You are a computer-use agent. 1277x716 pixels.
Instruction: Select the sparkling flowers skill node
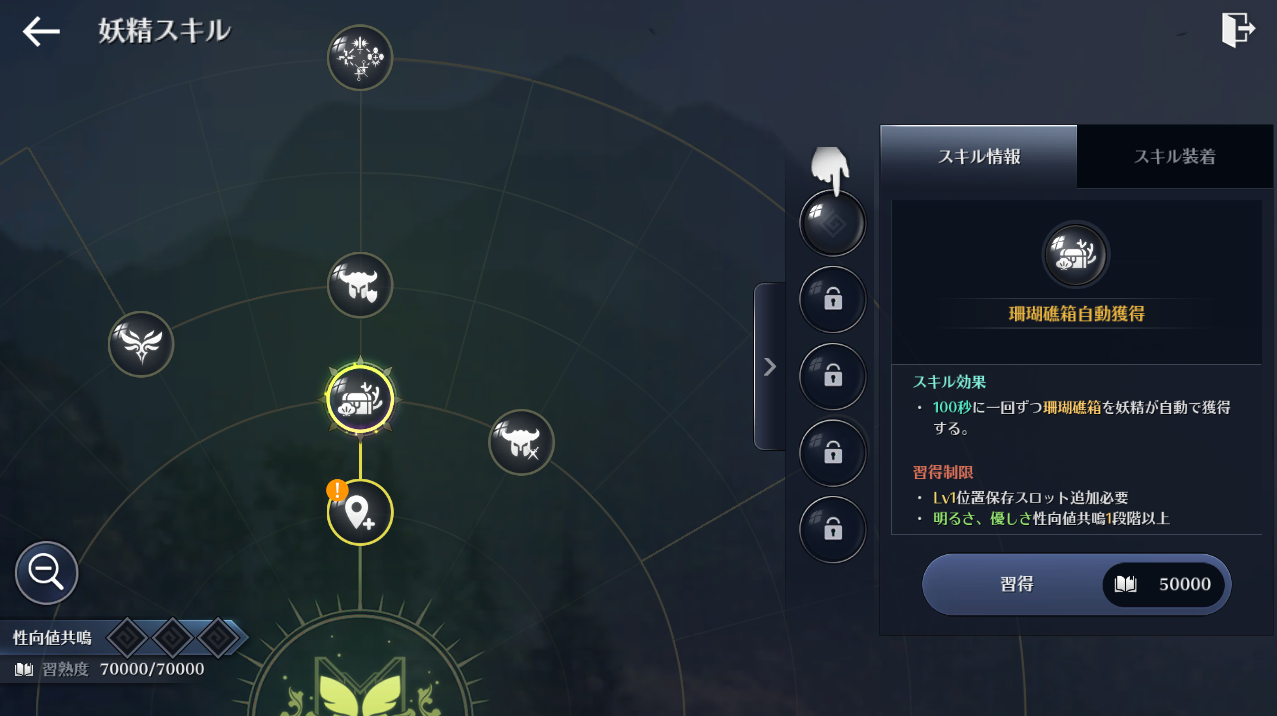point(360,57)
